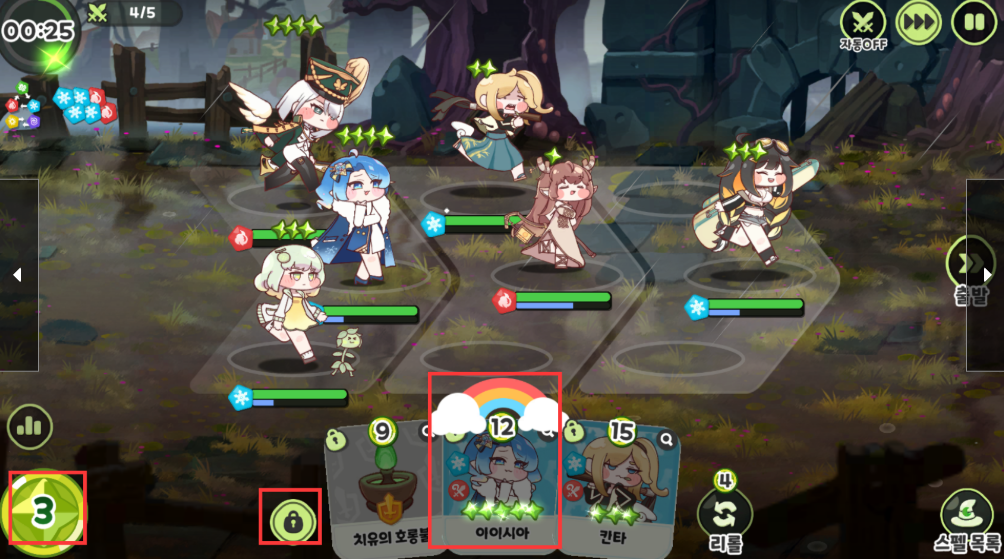Expand the left side panel arrow
1004x559 pixels.
(17, 274)
